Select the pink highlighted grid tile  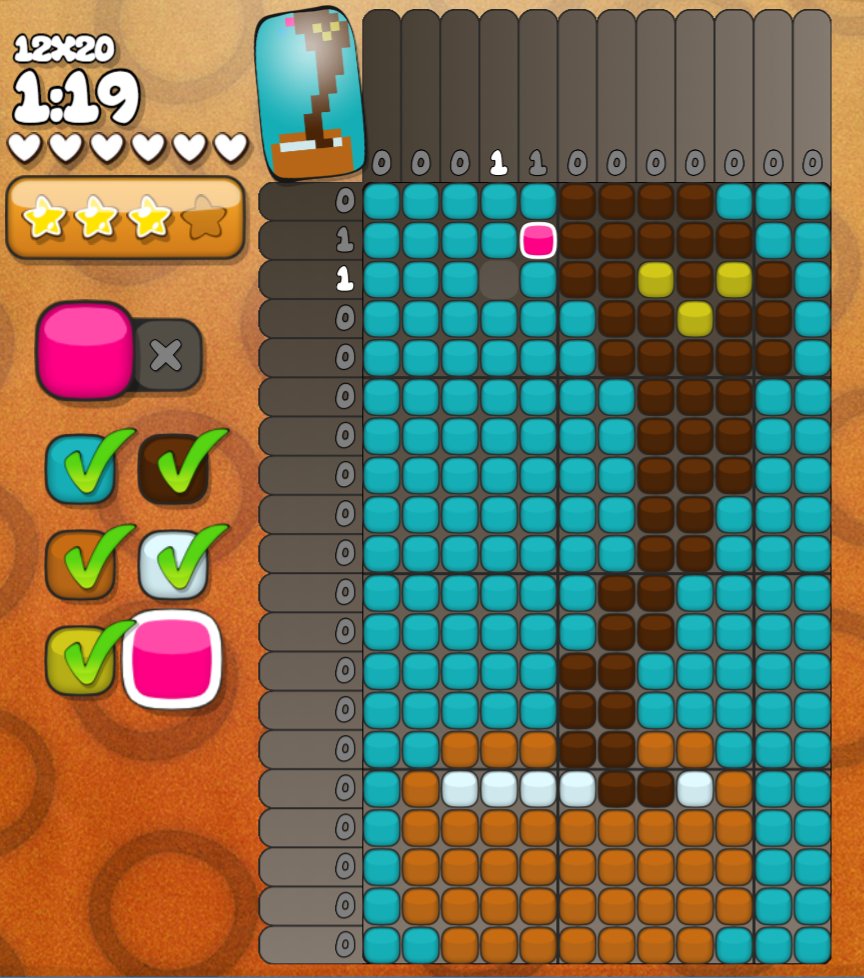[x=538, y=241]
